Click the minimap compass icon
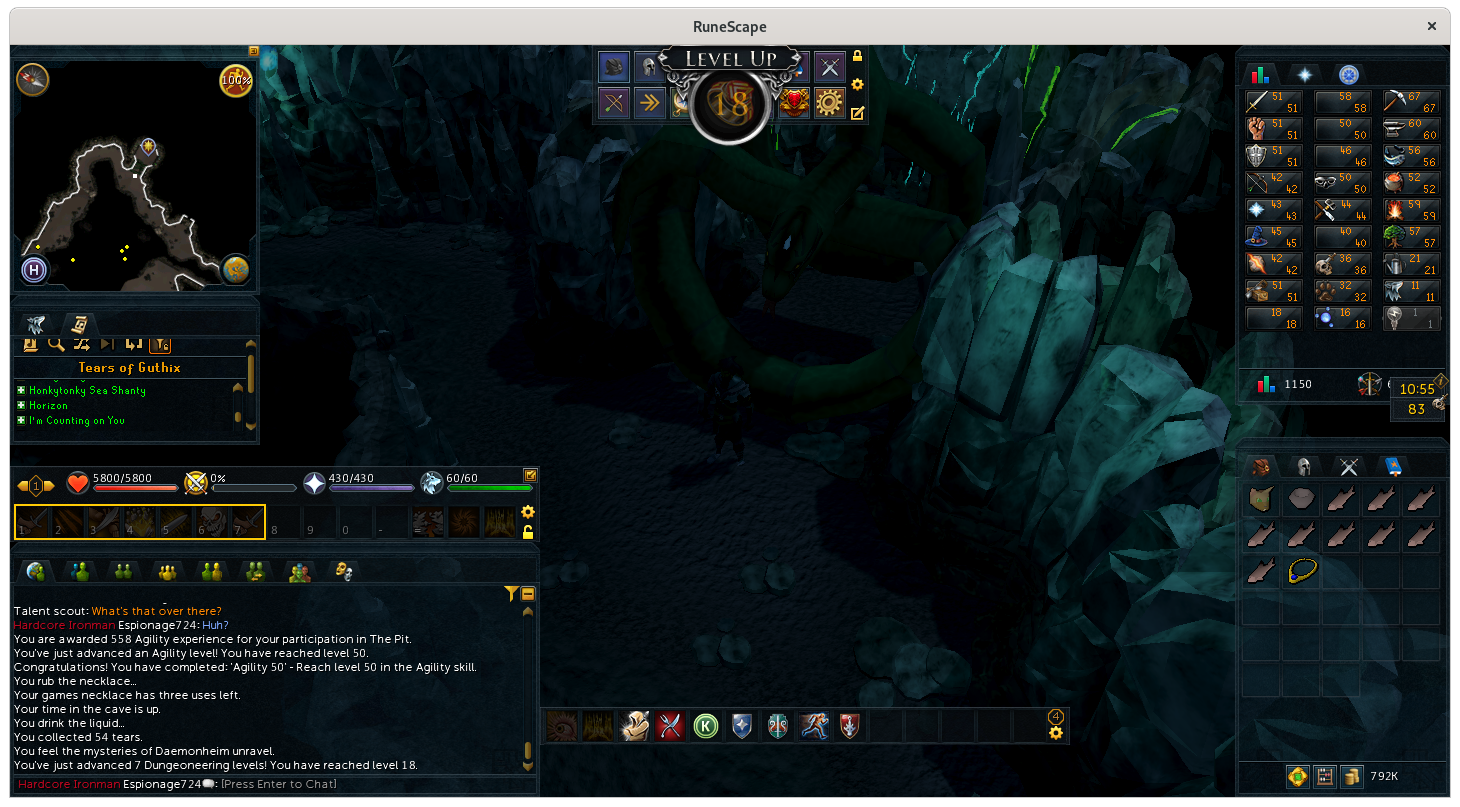This screenshot has height=807, width=1460. tap(33, 80)
